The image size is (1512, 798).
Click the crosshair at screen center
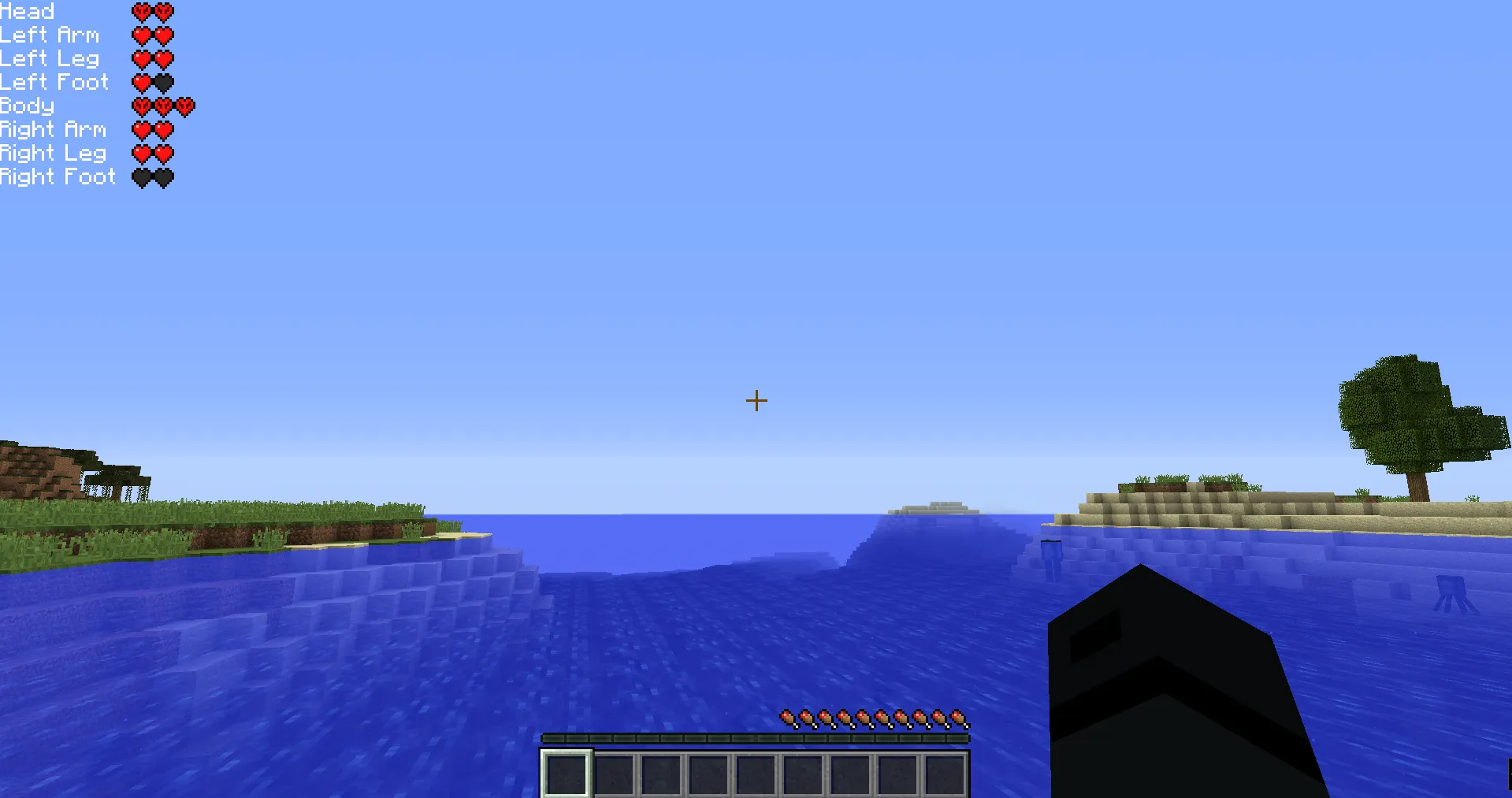click(x=756, y=400)
